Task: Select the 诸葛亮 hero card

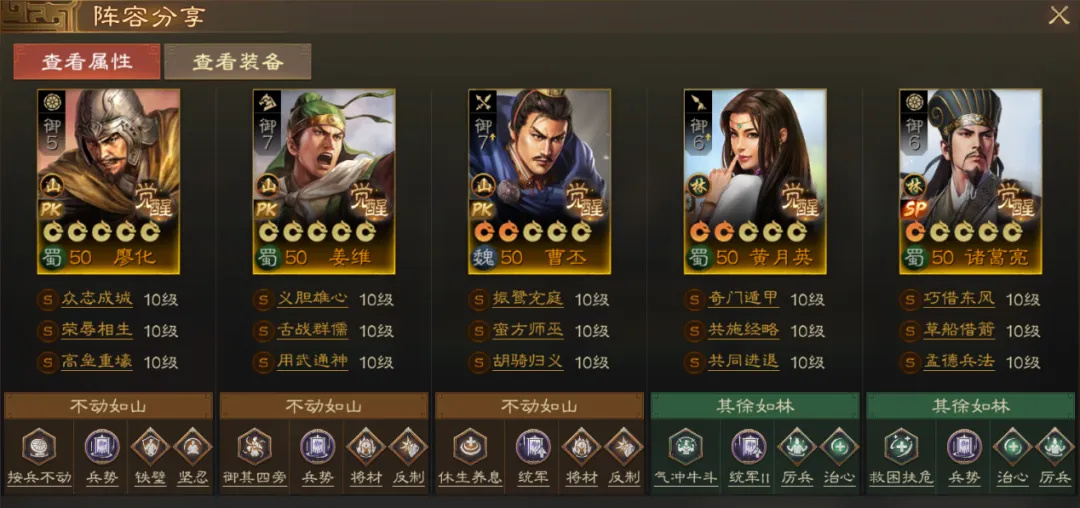Action: pyautogui.click(x=970, y=180)
